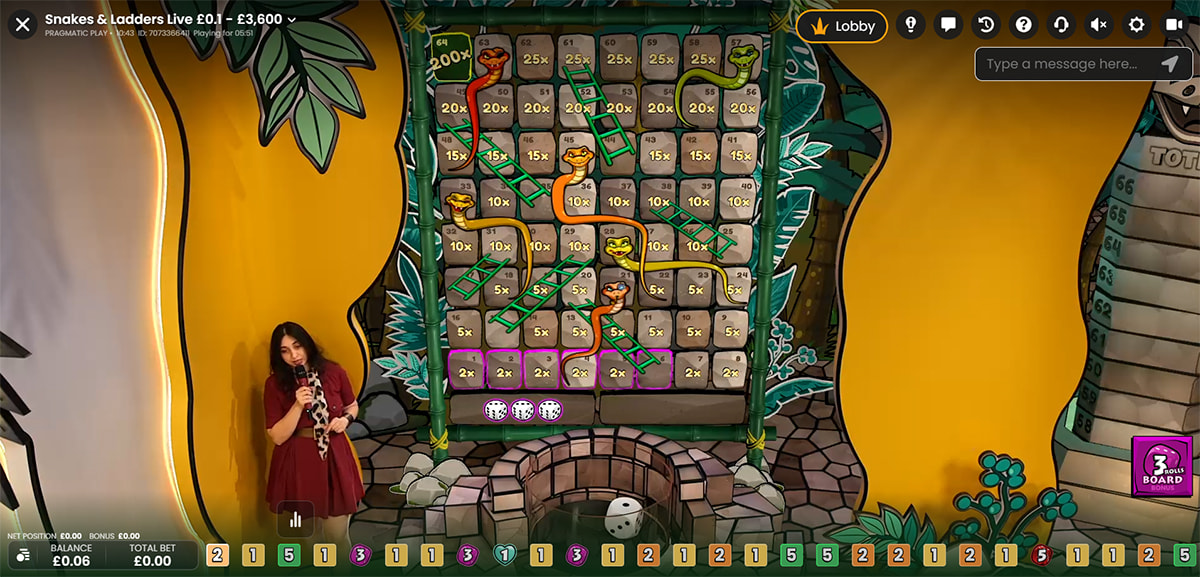Open the lightbulb tips icon

coord(910,26)
